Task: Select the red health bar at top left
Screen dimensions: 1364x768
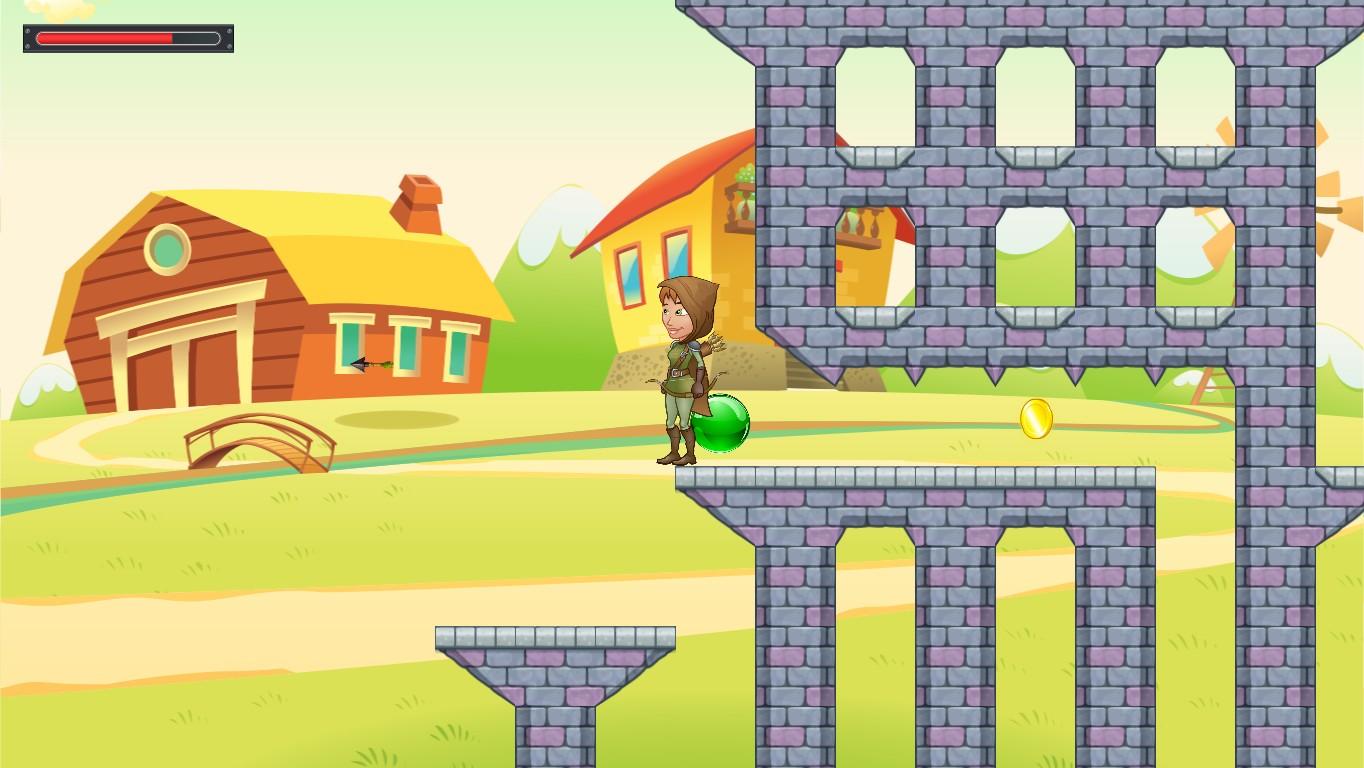Action: [x=105, y=38]
